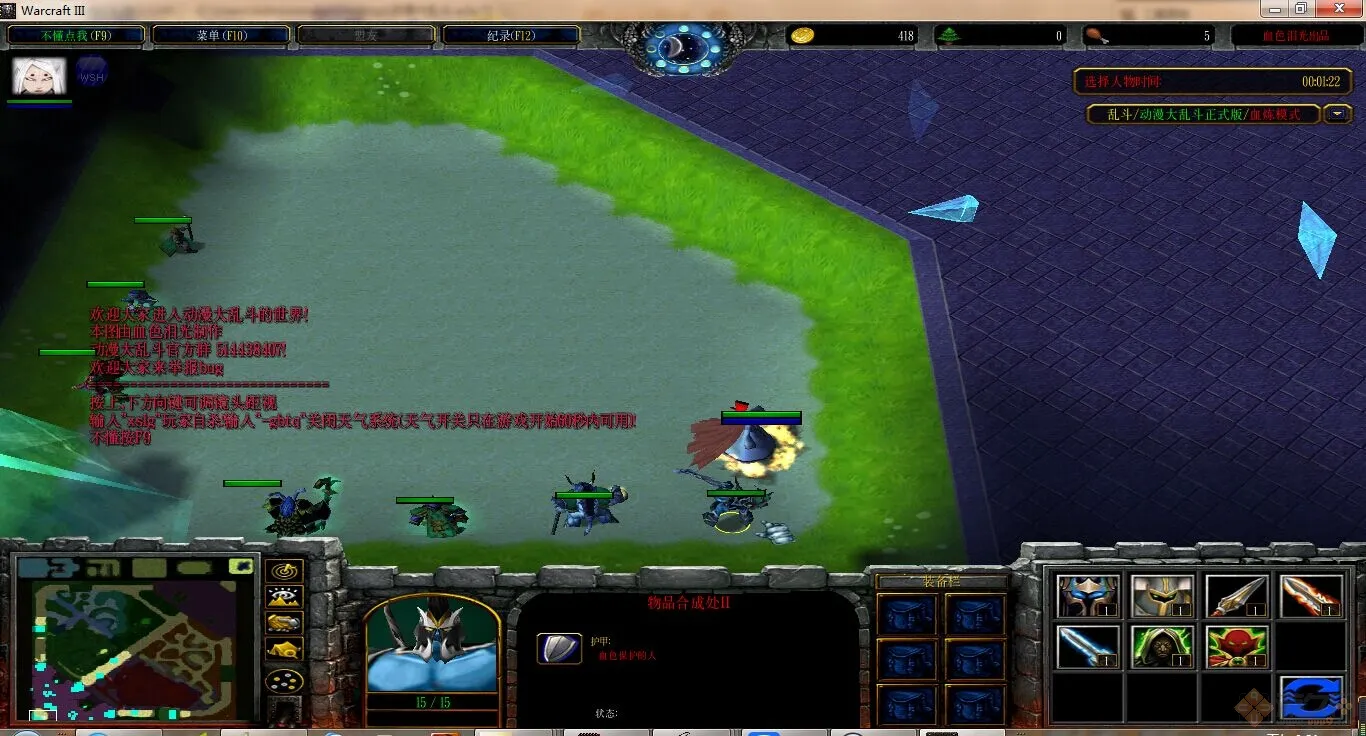Activate the minimap signal ping button

(284, 572)
